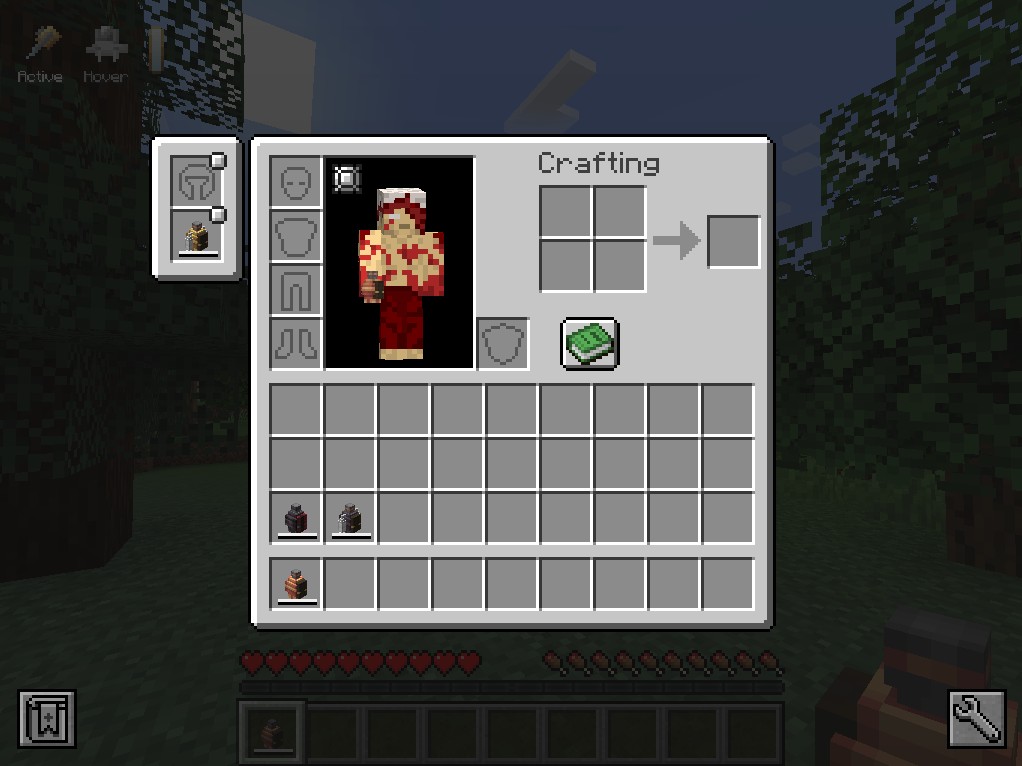Pick up the black-and-red jetpack in the inventory

pos(296,519)
